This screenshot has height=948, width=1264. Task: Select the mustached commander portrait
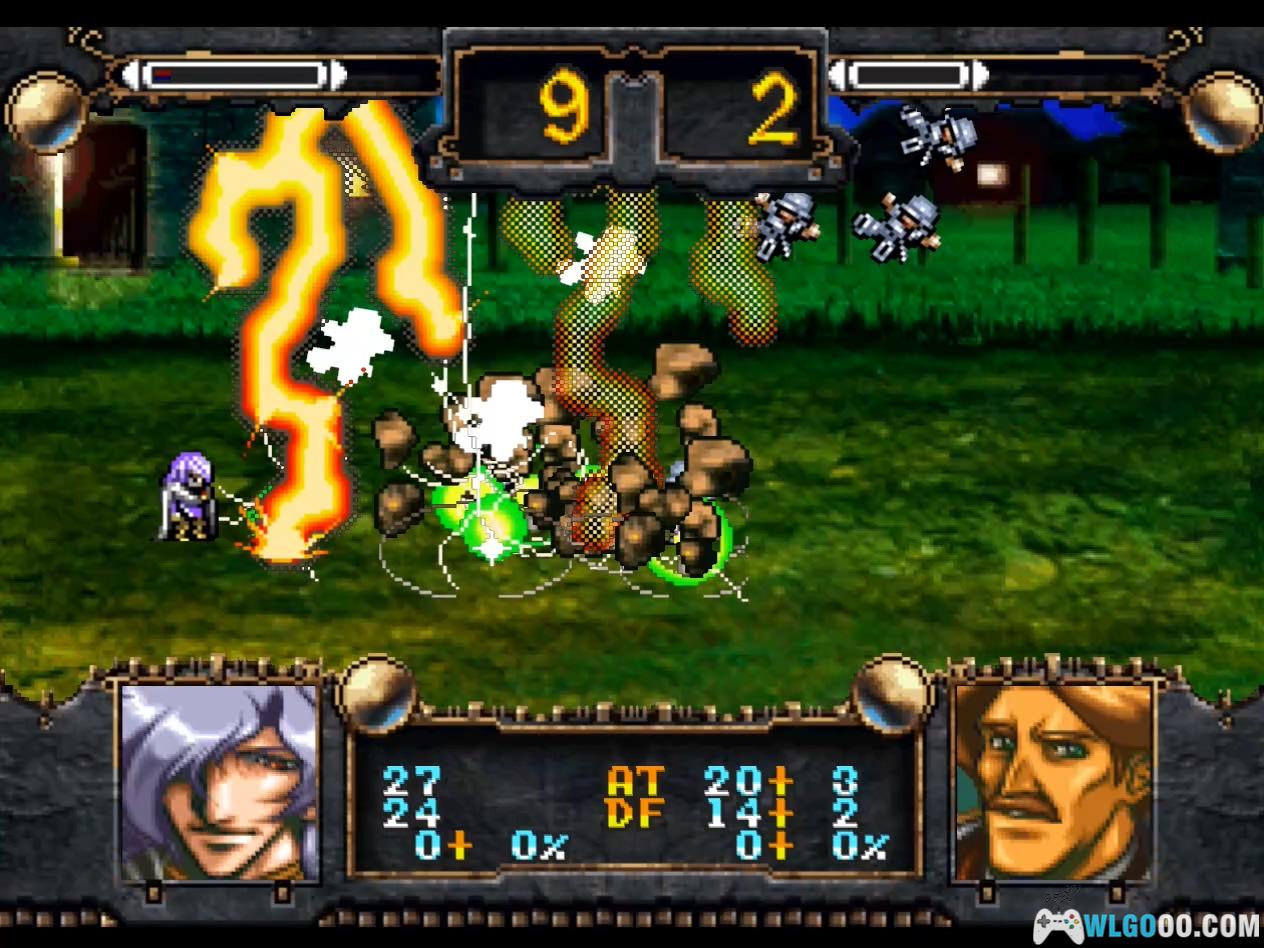click(1052, 782)
